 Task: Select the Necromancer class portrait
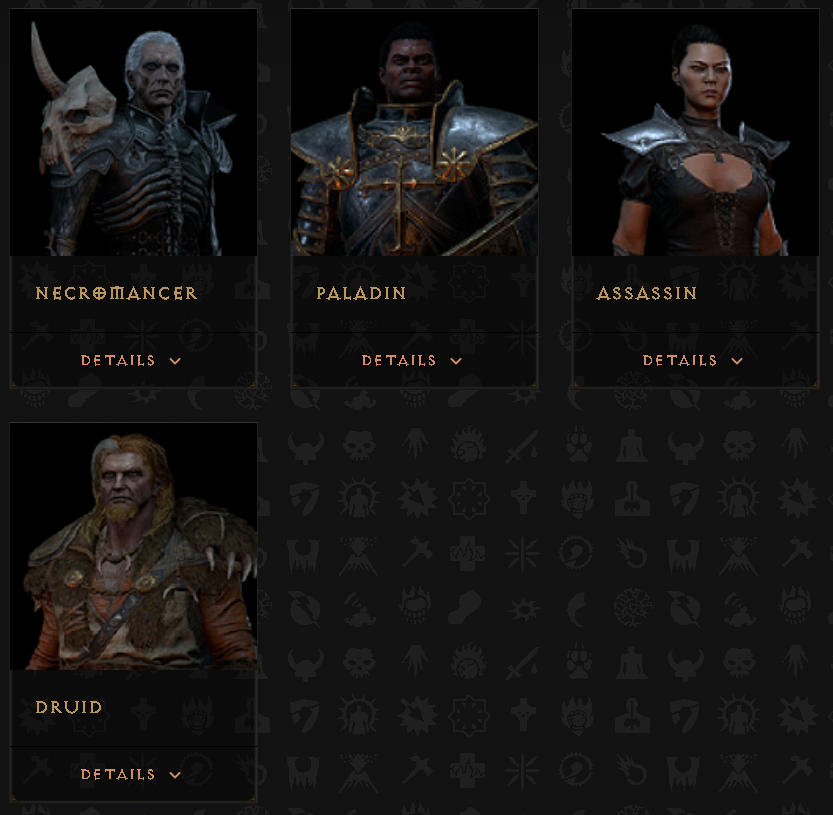[x=133, y=133]
